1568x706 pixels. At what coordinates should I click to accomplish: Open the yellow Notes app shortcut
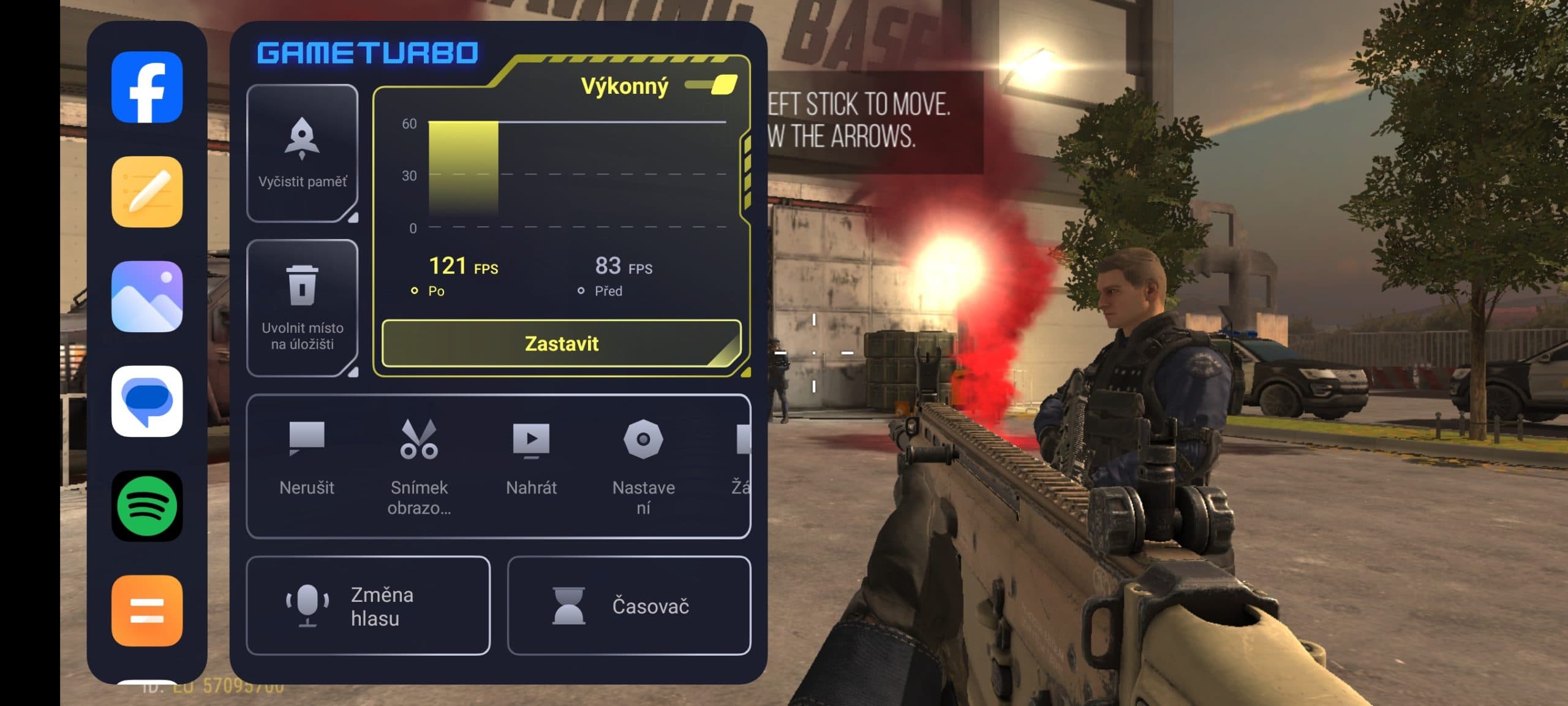147,192
